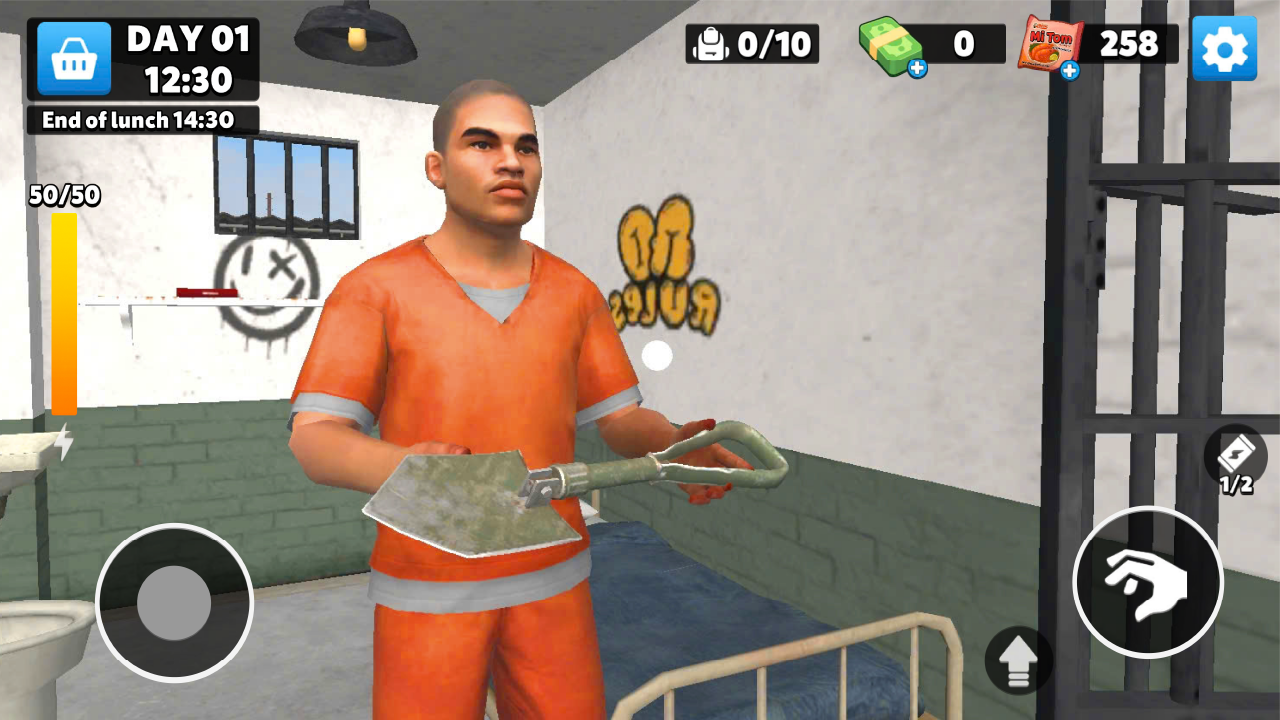Viewport: 1280px width, 720px height.
Task: Open the shop basket button
Action: pos(74,59)
